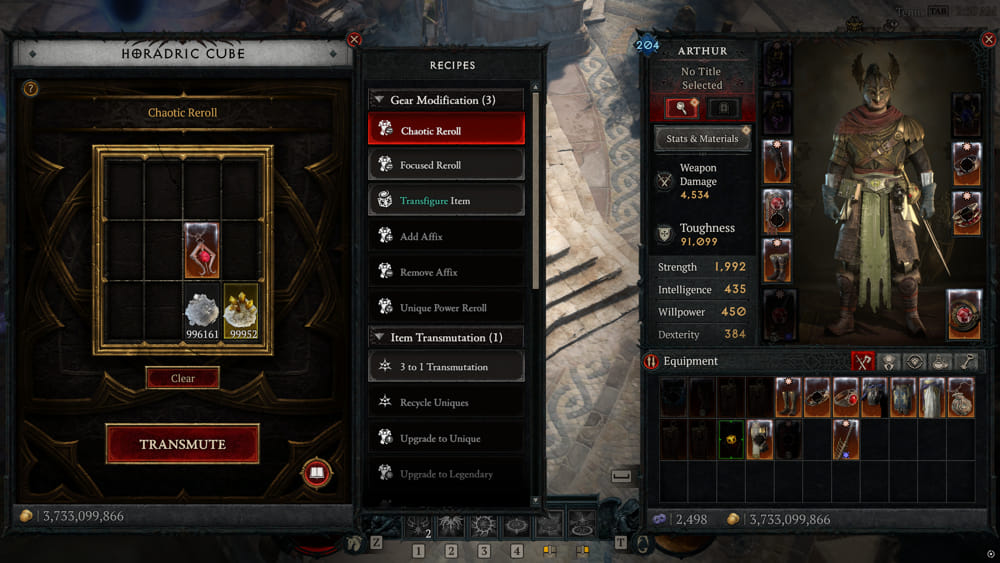Select the gold material stack in the cube
The width and height of the screenshot is (1000, 563).
240,313
